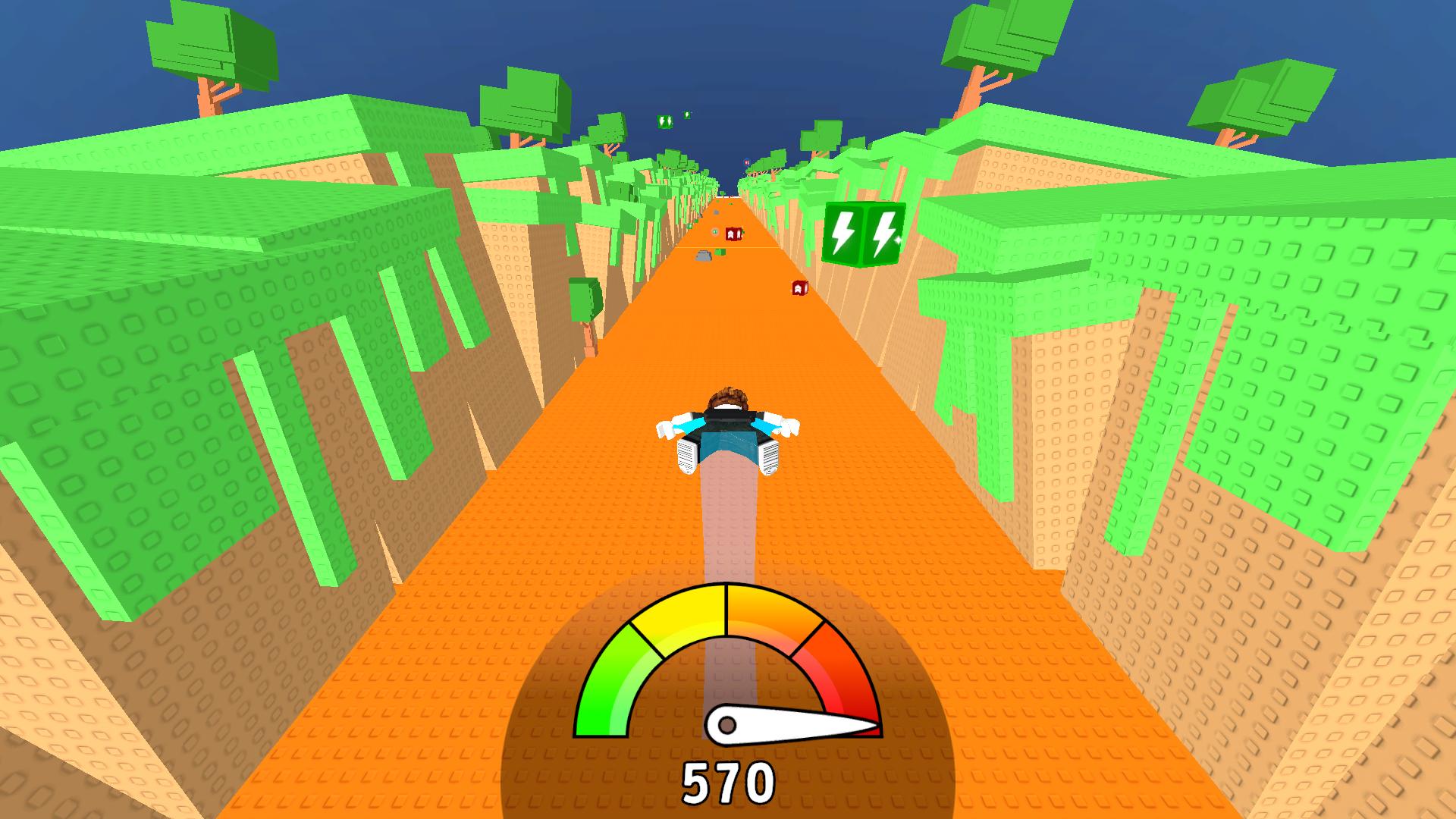Image resolution: width=1456 pixels, height=819 pixels.
Task: Click the nearest red gift box pickup
Action: point(800,289)
